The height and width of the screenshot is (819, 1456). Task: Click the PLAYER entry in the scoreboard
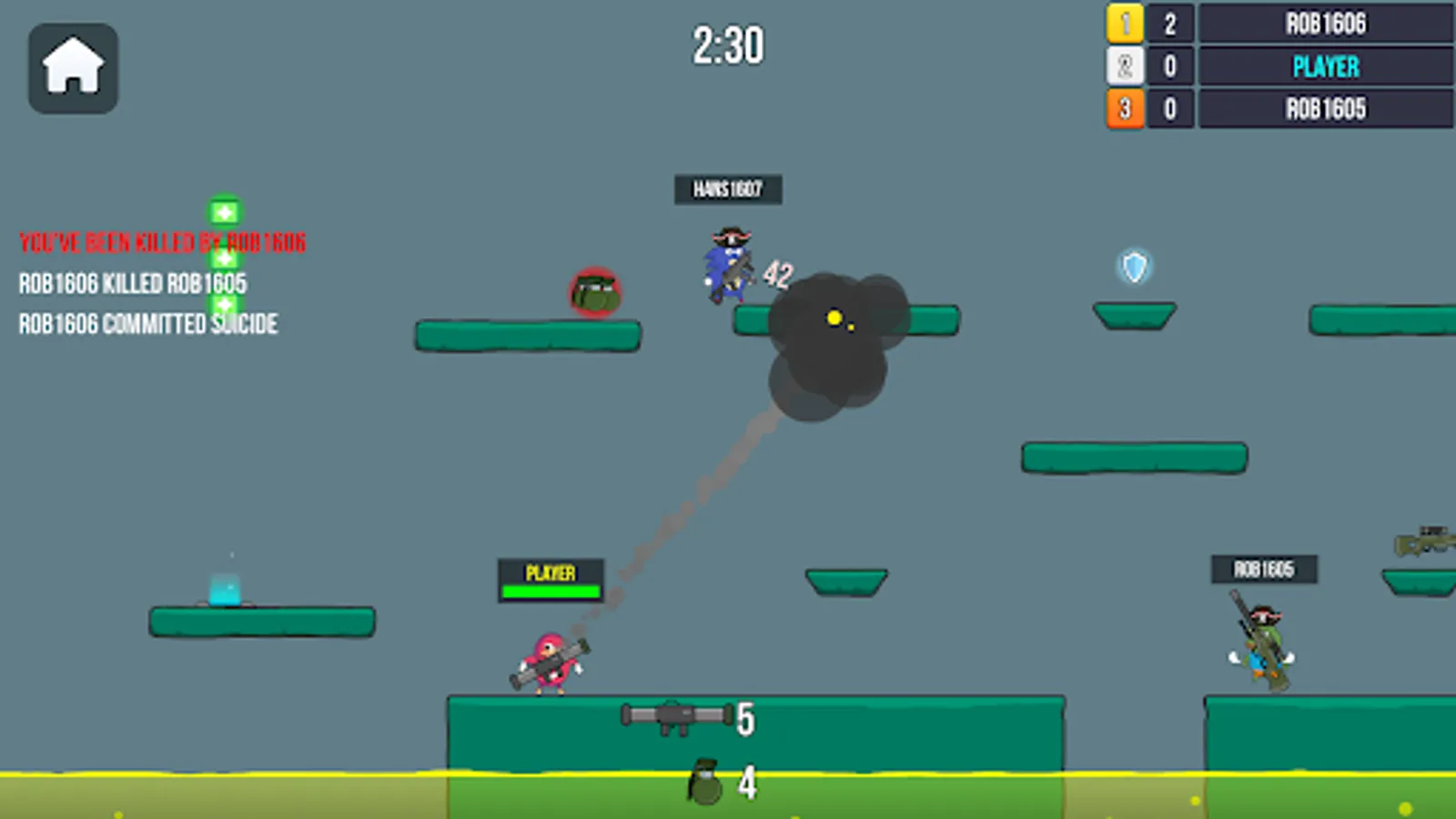[1324, 66]
